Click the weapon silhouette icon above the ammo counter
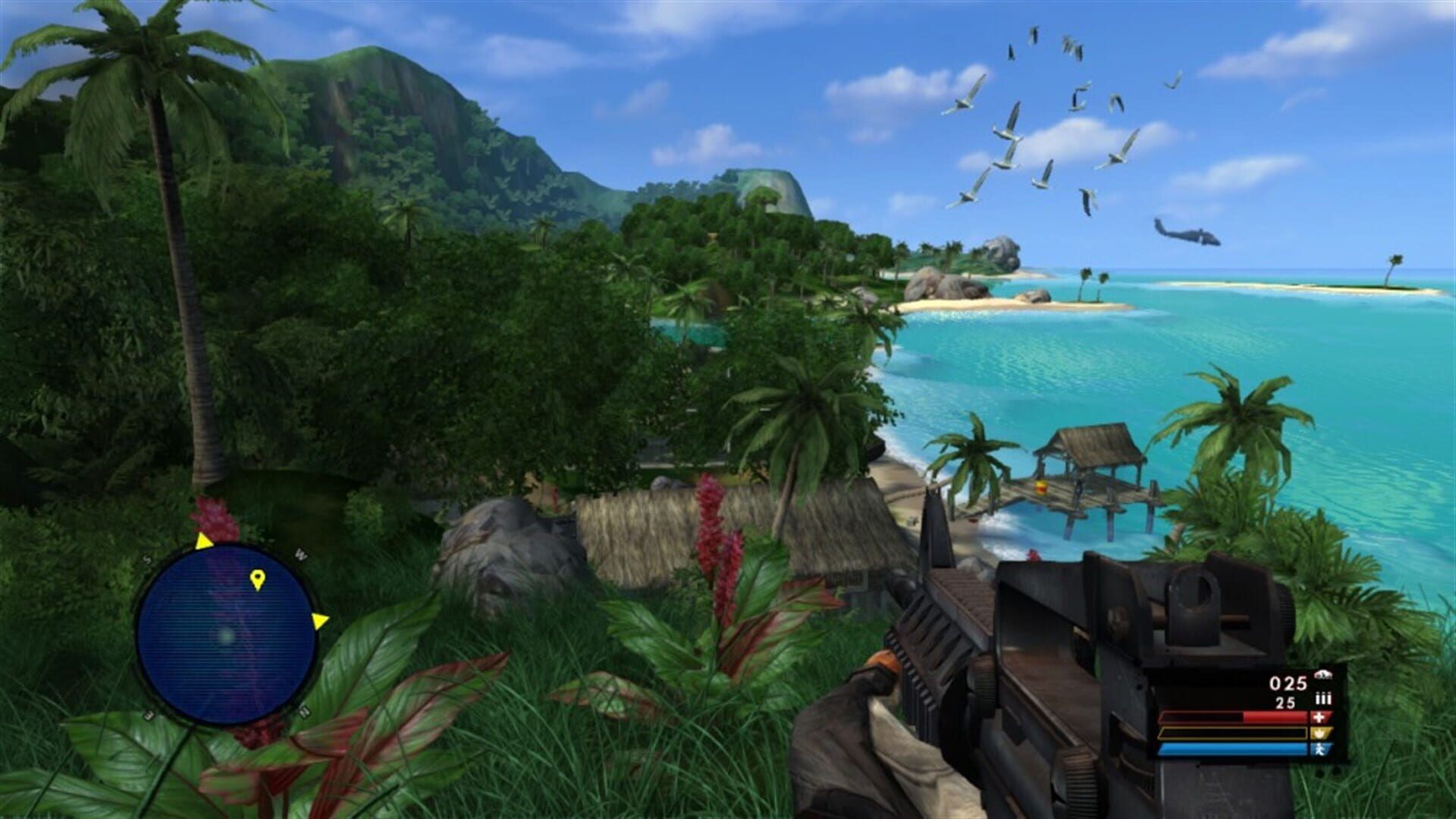Viewport: 1456px width, 819px height. pos(1324,675)
